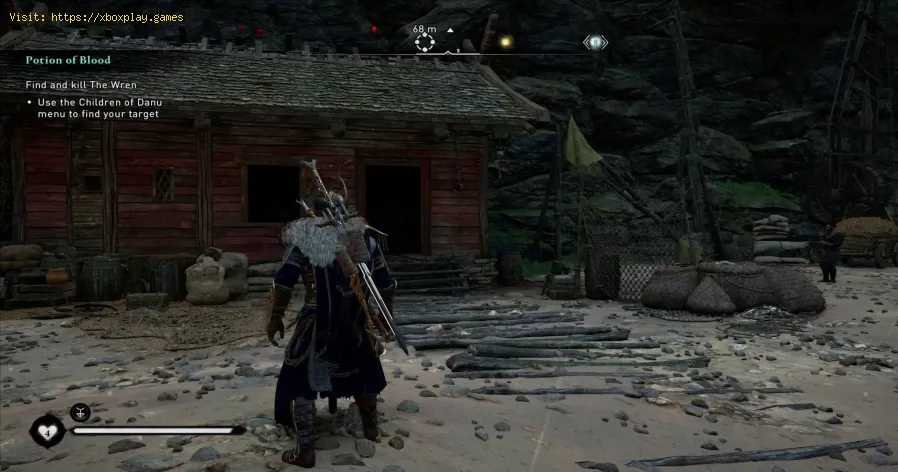The height and width of the screenshot is (472, 898).
Task: Click the dashed-circle objective marker on the compass
Action: point(425,43)
